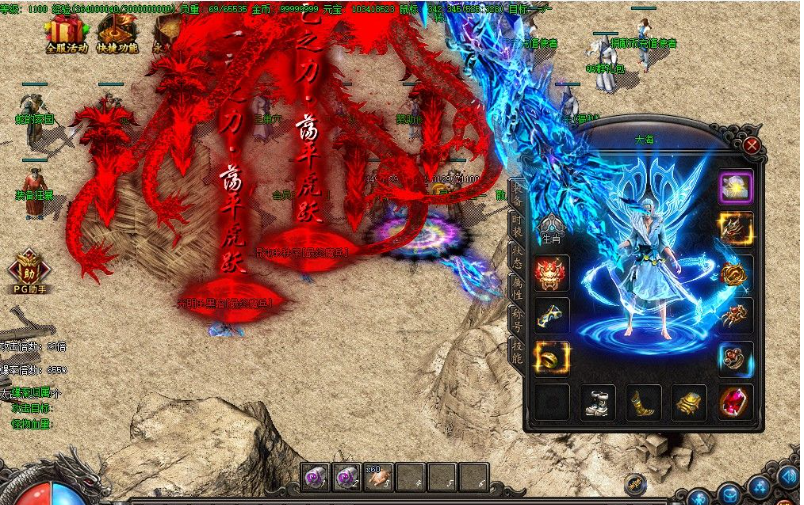
Task: Switch to the 技能 skills tab
Action: click(x=516, y=351)
